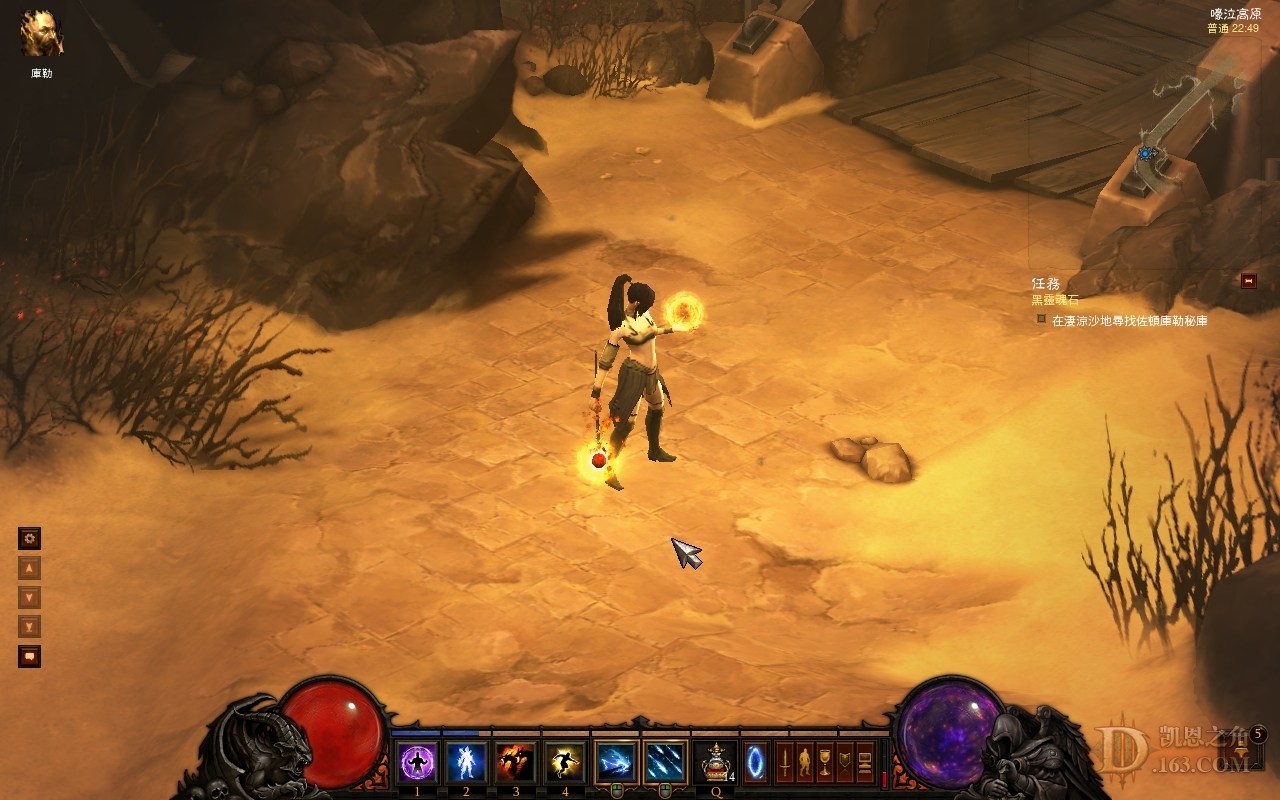
Task: Collapse the quest tracker with the red button
Action: [1248, 281]
